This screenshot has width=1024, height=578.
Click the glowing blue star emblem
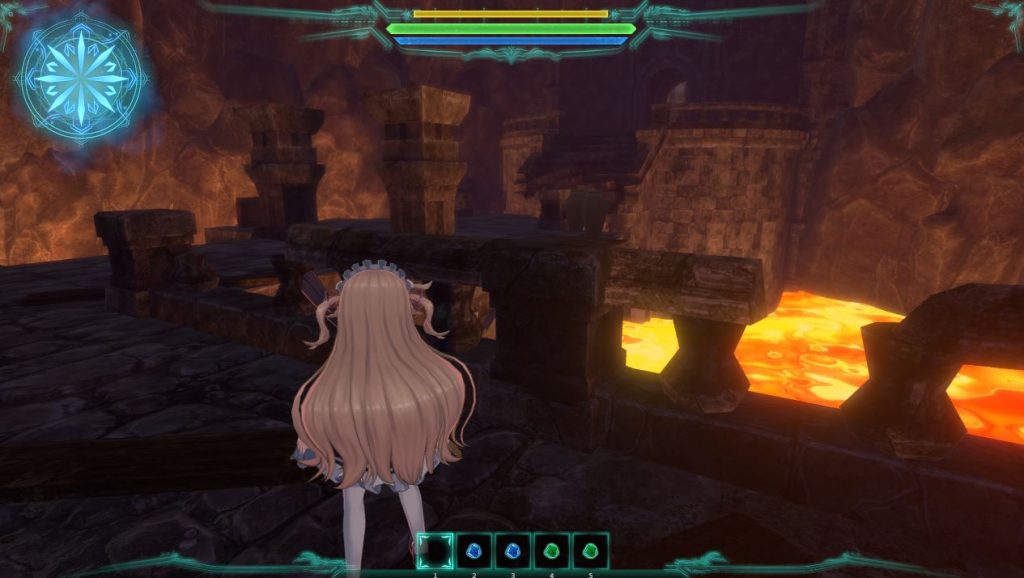(x=79, y=78)
